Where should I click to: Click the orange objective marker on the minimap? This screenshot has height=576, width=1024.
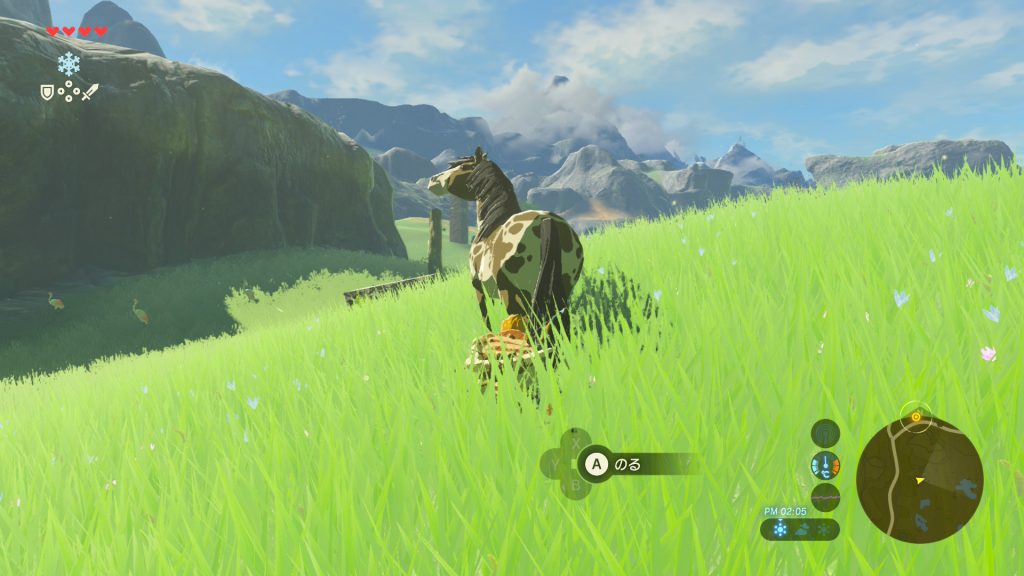click(915, 415)
